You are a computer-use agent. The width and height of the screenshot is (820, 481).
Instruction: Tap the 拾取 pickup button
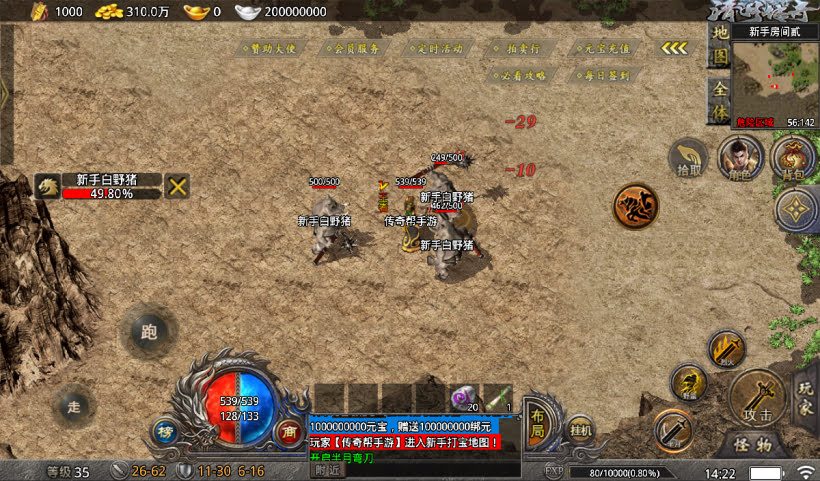pos(689,158)
